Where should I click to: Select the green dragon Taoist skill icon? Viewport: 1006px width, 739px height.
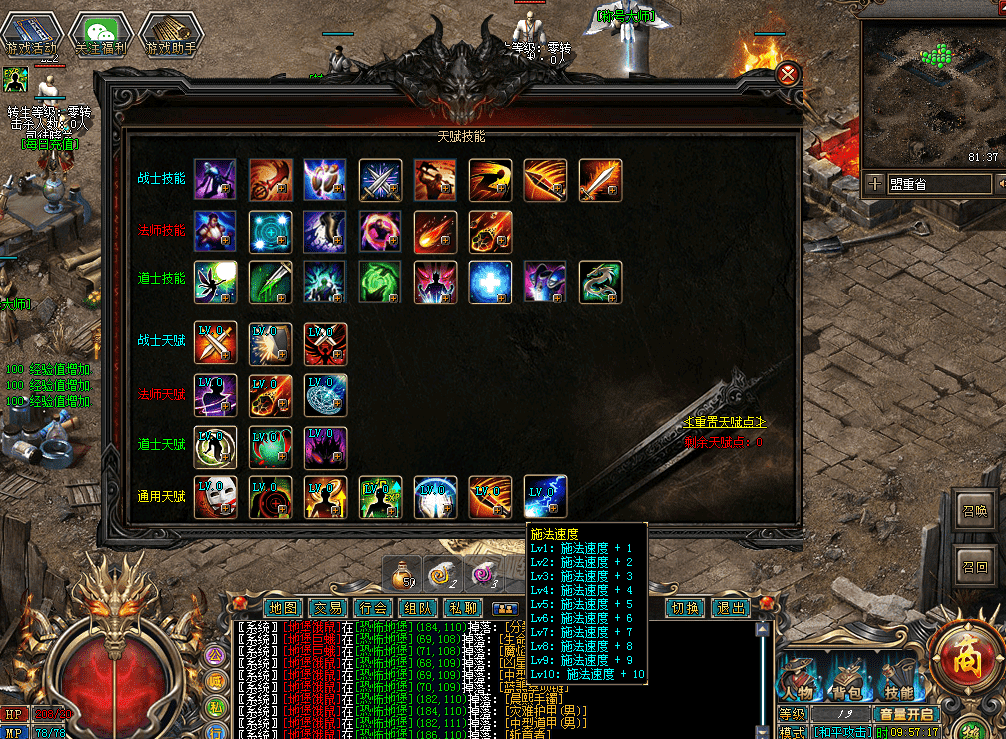point(600,282)
